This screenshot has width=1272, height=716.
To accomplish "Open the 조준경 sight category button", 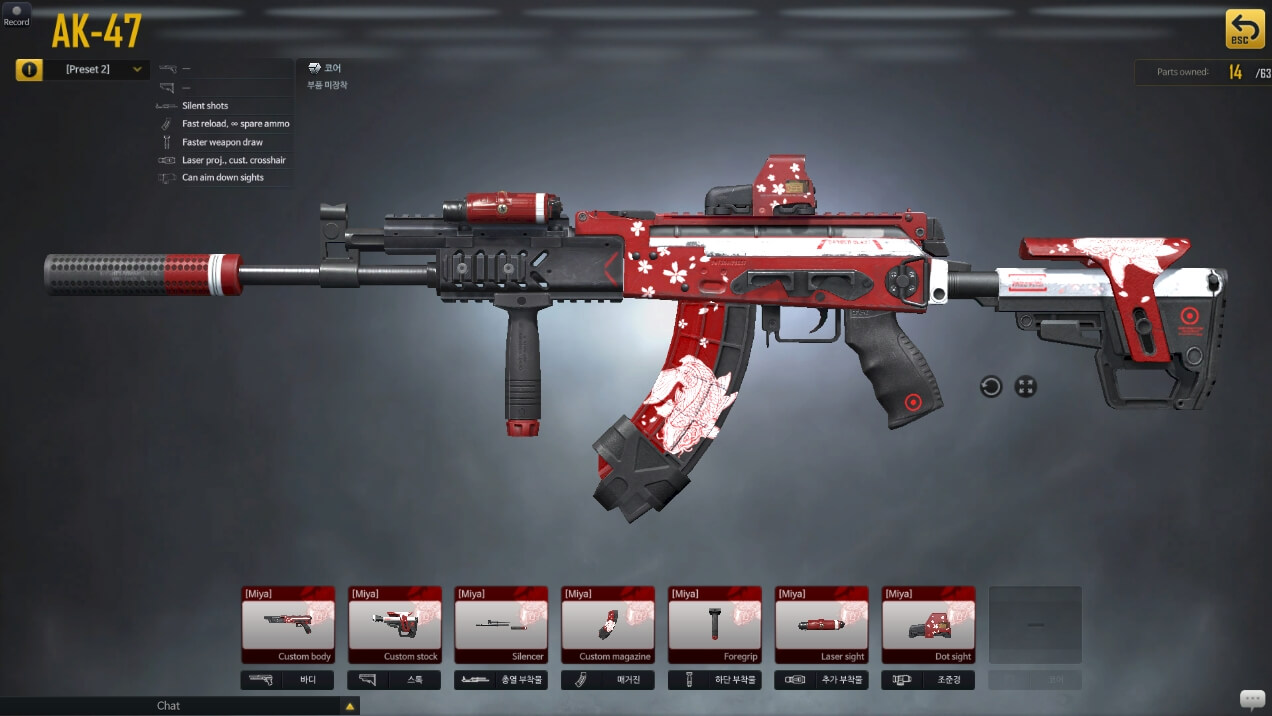I will 928,680.
